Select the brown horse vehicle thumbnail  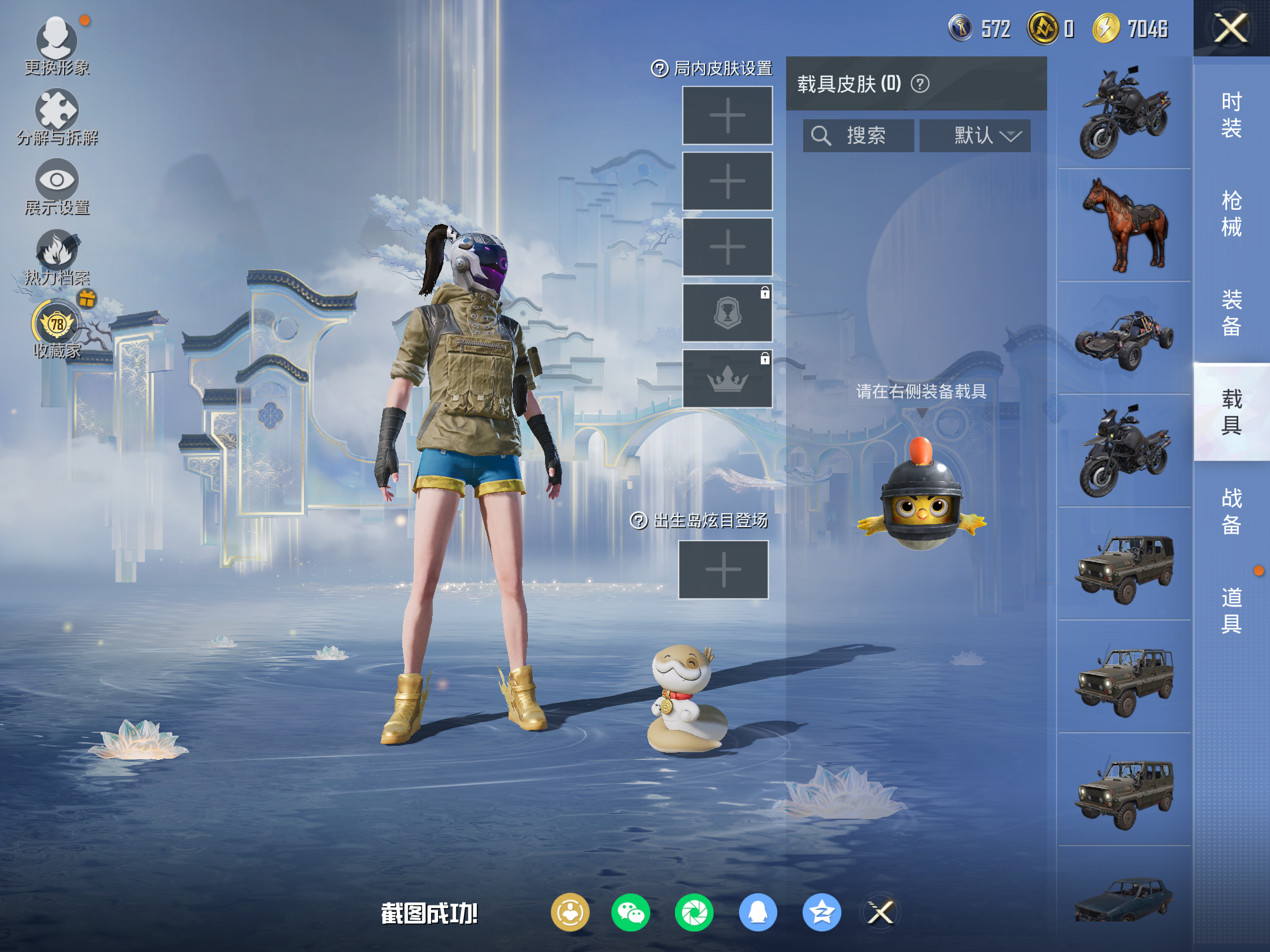click(x=1124, y=226)
